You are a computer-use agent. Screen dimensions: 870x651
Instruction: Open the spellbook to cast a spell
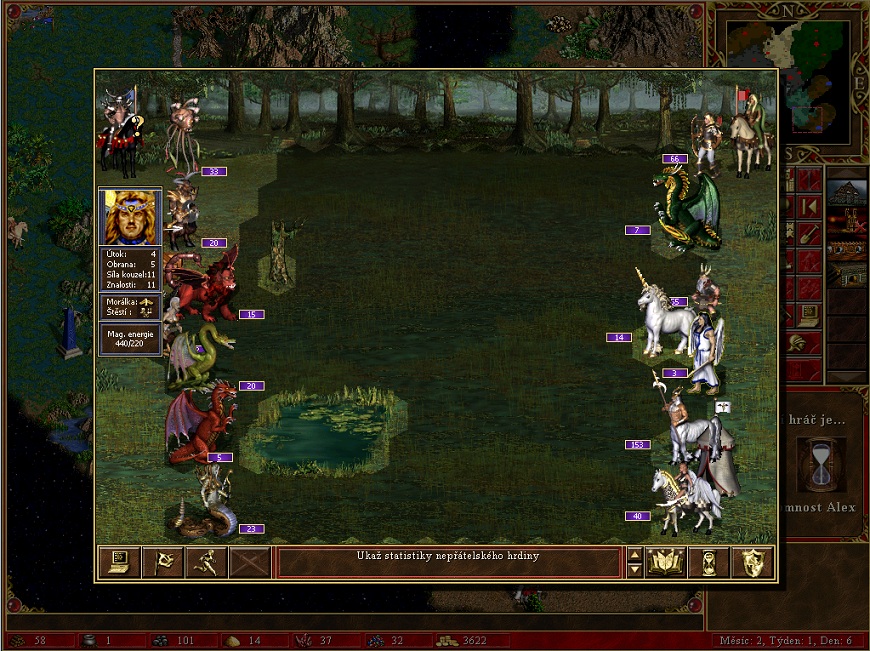click(665, 563)
